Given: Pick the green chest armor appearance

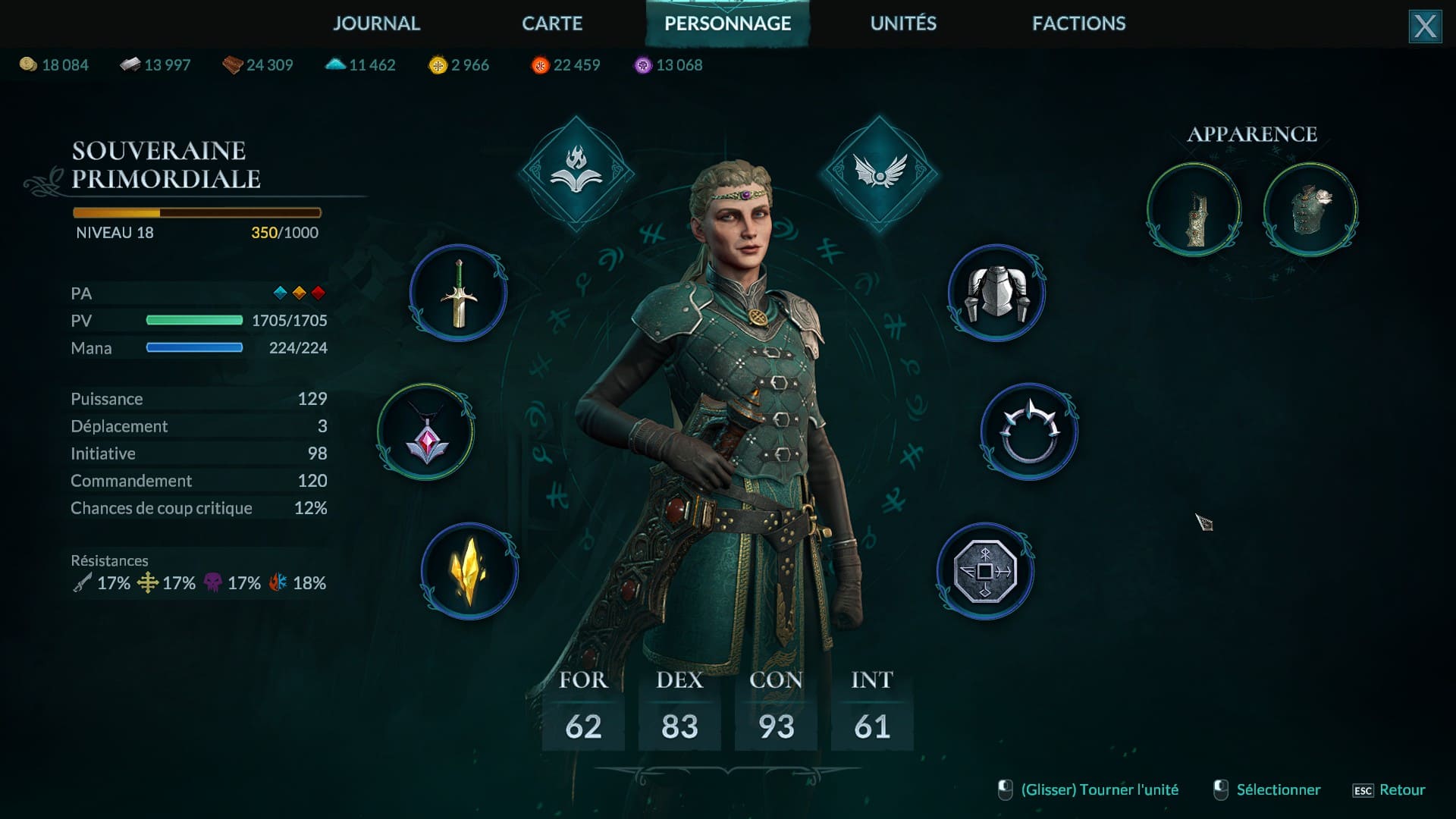Looking at the screenshot, I should (1310, 210).
